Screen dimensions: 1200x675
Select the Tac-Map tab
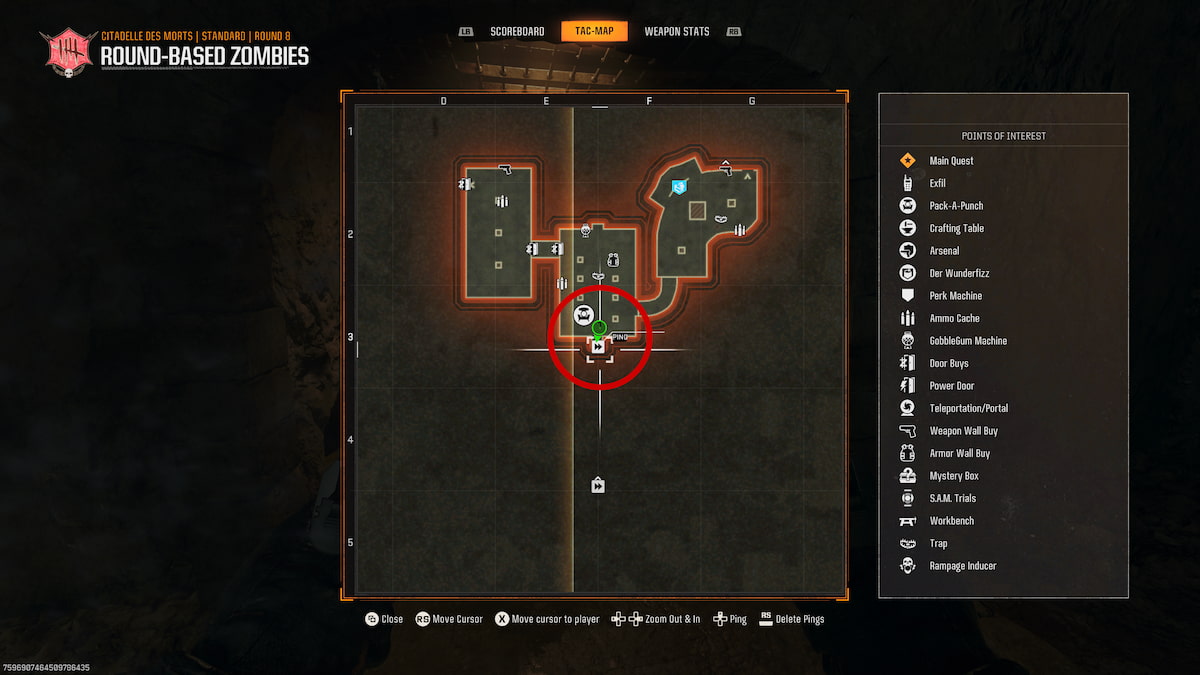coord(594,32)
